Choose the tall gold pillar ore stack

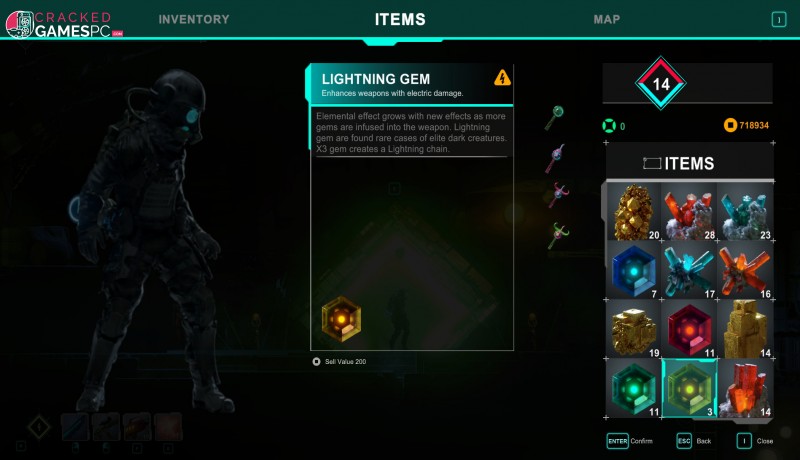click(x=744, y=328)
